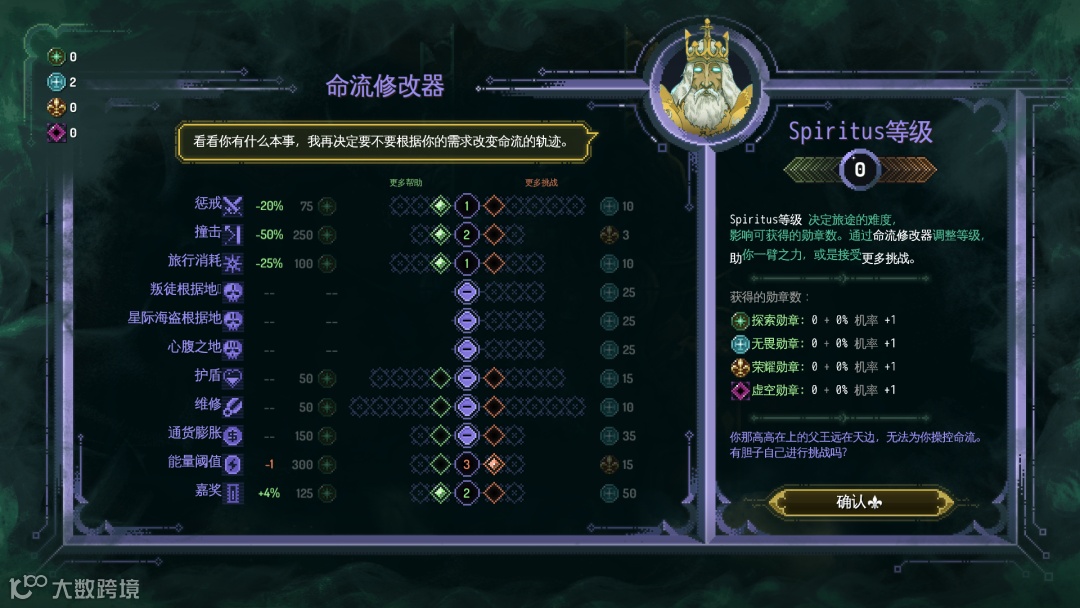Confirm the fate modifiers with 确认
1080x608 pixels.
click(x=859, y=502)
